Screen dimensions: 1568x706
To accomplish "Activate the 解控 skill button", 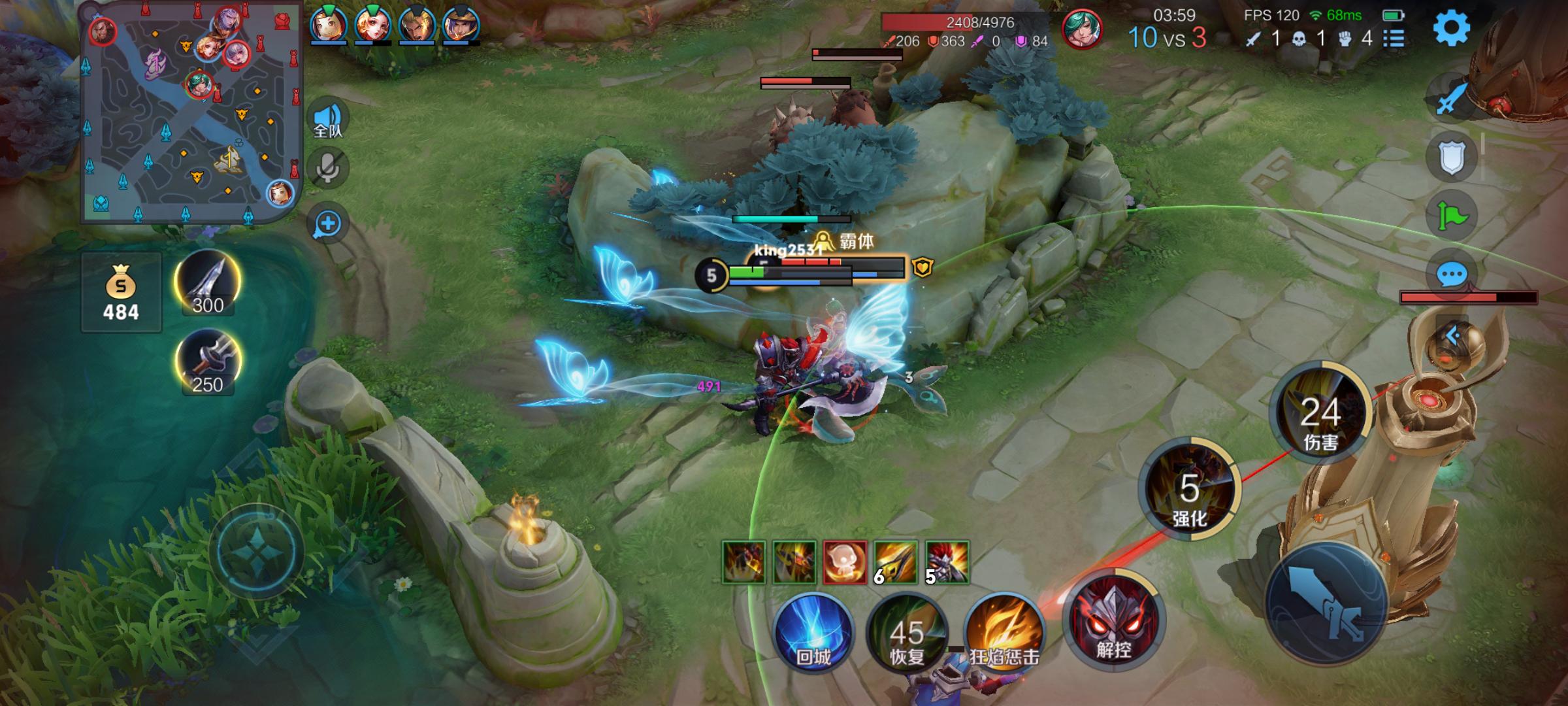I will point(1114,622).
